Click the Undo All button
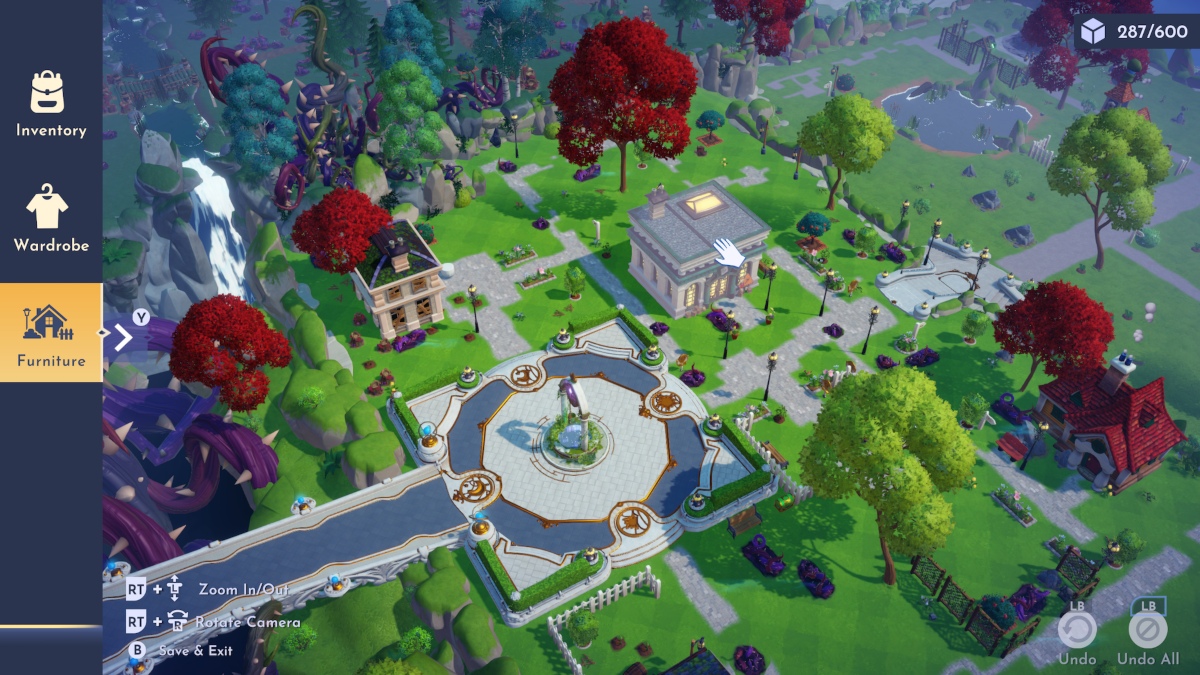Viewport: 1200px width, 675px height. (x=1147, y=630)
